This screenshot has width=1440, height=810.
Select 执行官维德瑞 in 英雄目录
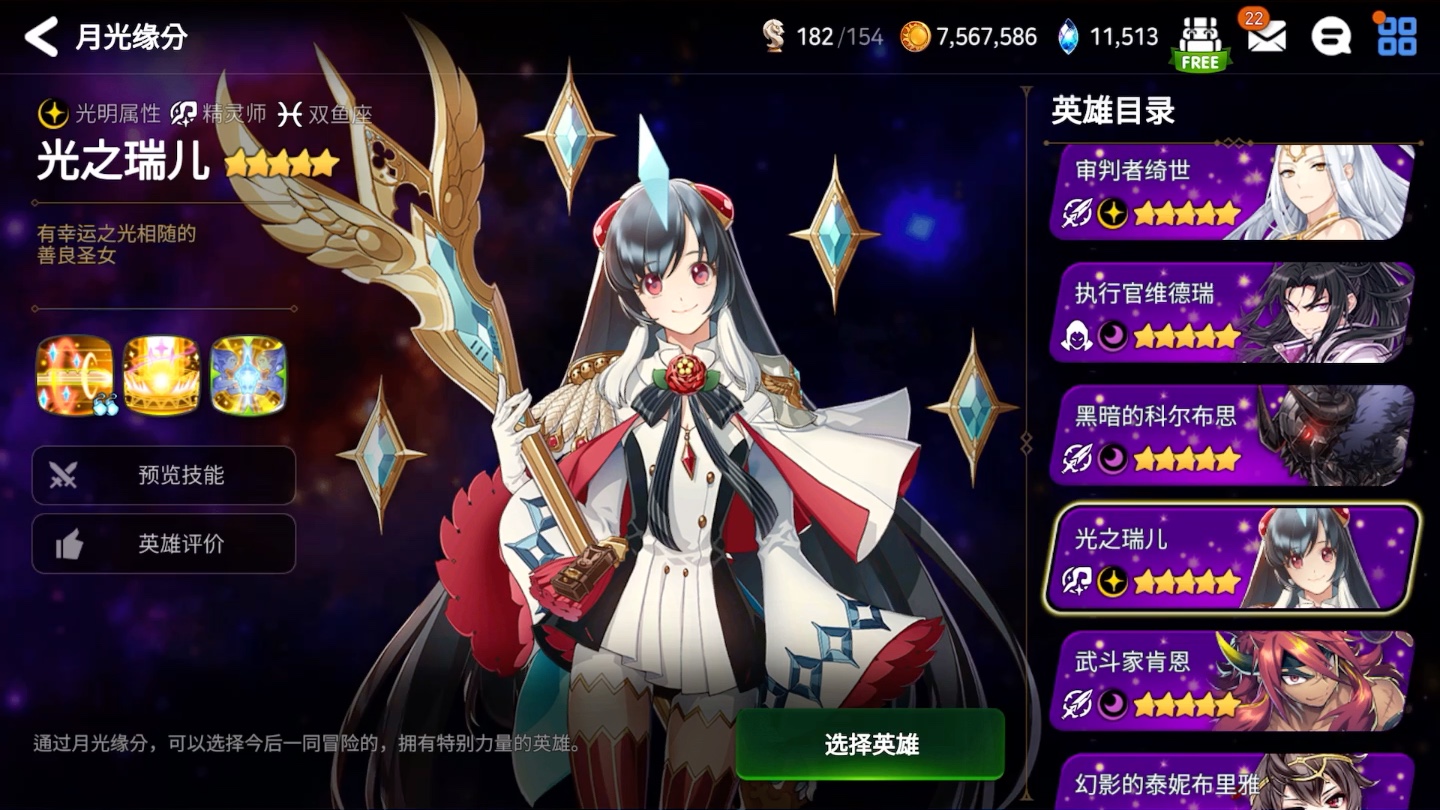[1230, 312]
